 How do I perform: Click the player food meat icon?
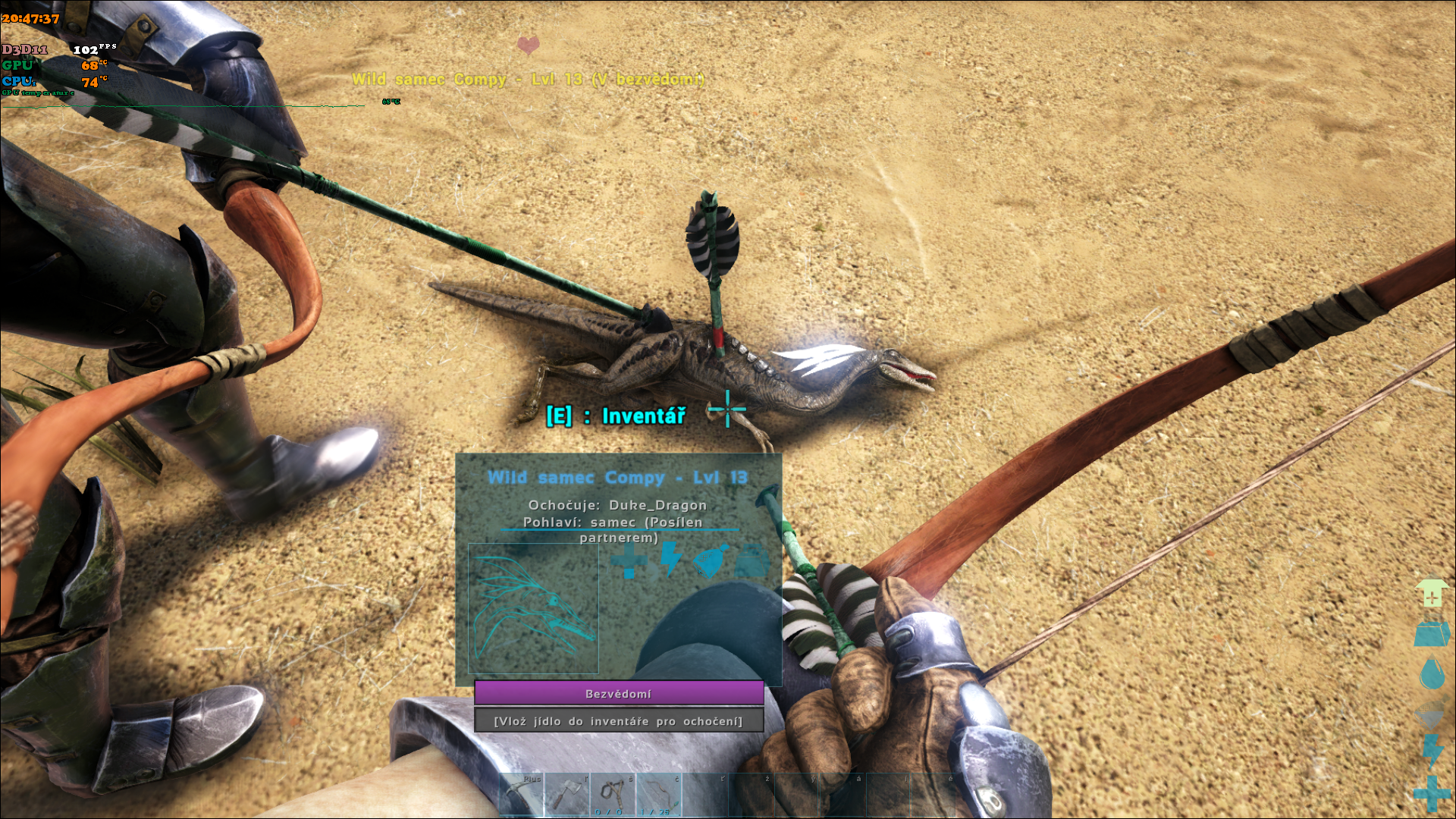point(1432,714)
